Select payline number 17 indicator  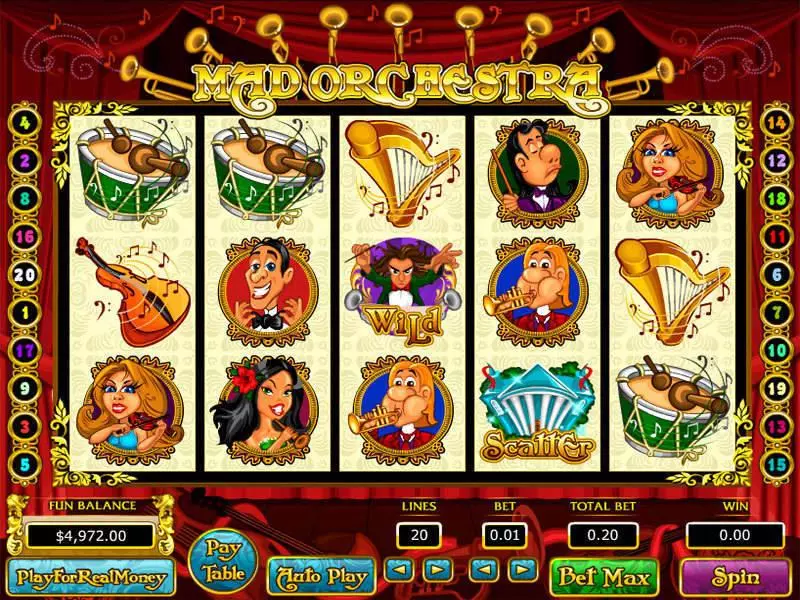(24, 350)
